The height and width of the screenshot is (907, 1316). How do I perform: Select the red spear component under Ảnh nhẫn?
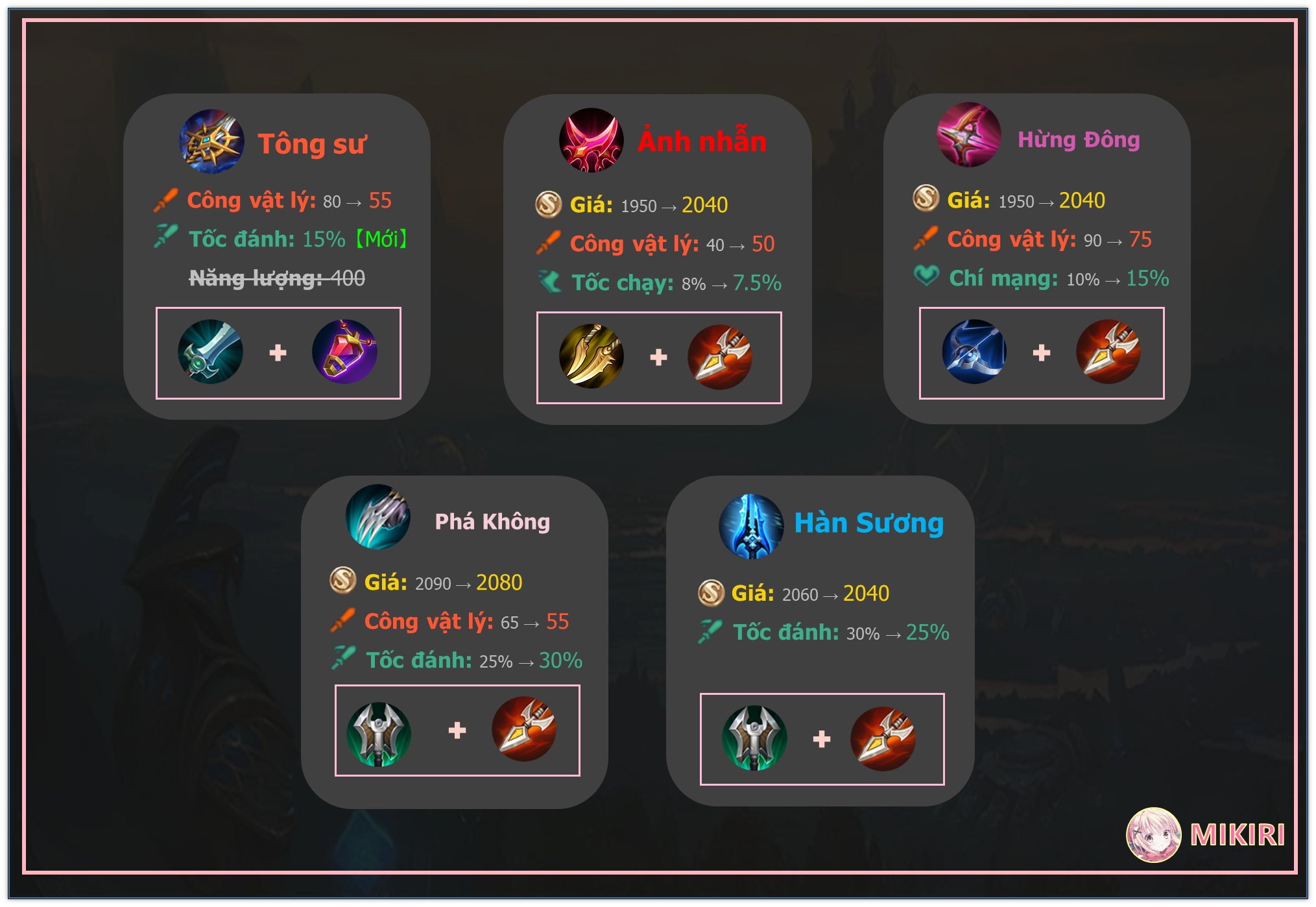719,356
